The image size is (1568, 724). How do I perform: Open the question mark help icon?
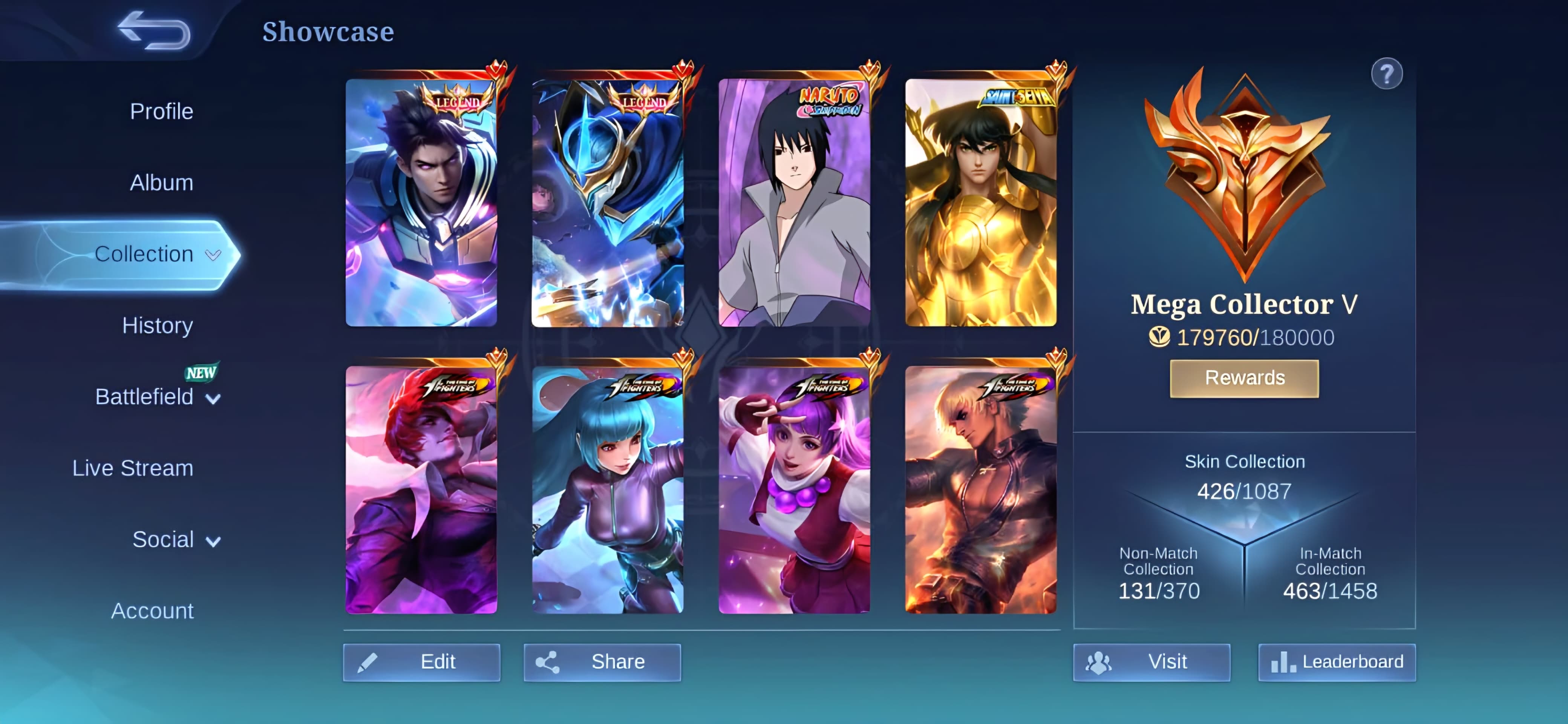tap(1386, 74)
